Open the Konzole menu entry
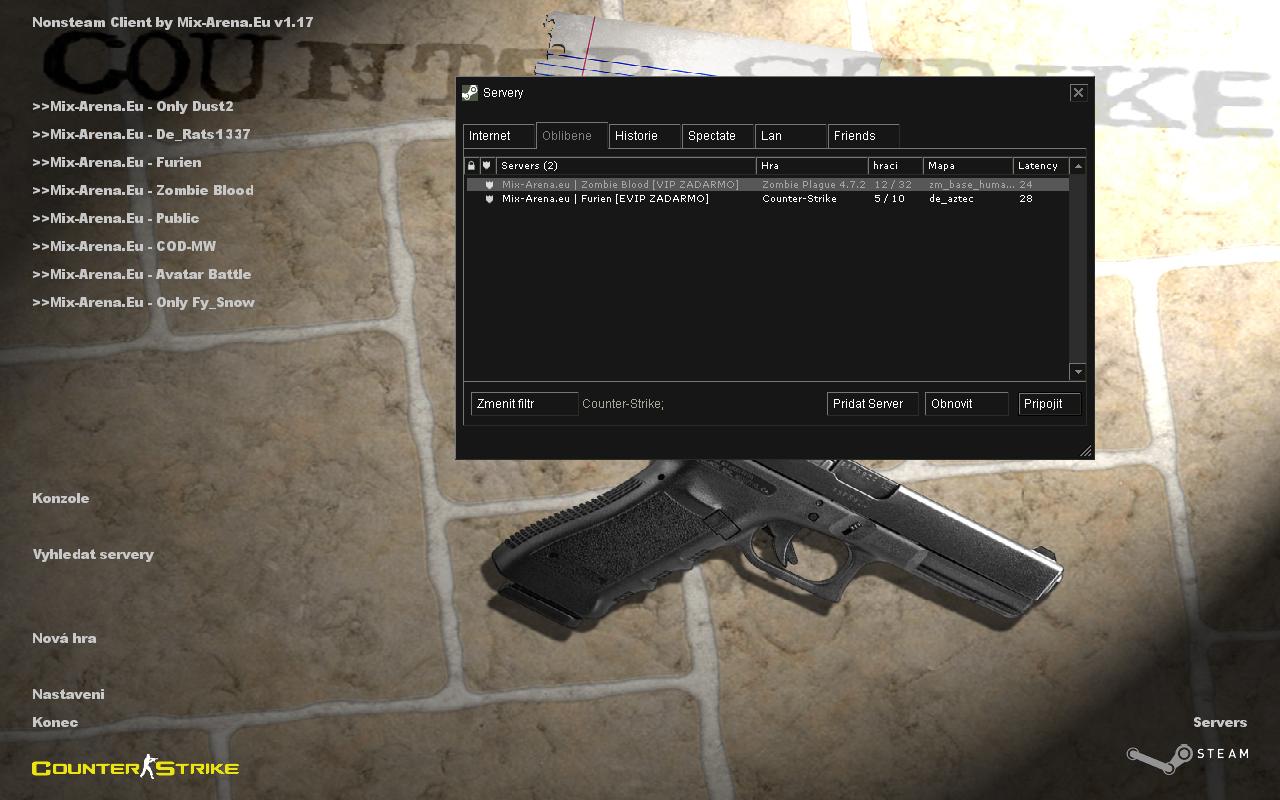Image resolution: width=1280 pixels, height=800 pixels. (x=61, y=498)
